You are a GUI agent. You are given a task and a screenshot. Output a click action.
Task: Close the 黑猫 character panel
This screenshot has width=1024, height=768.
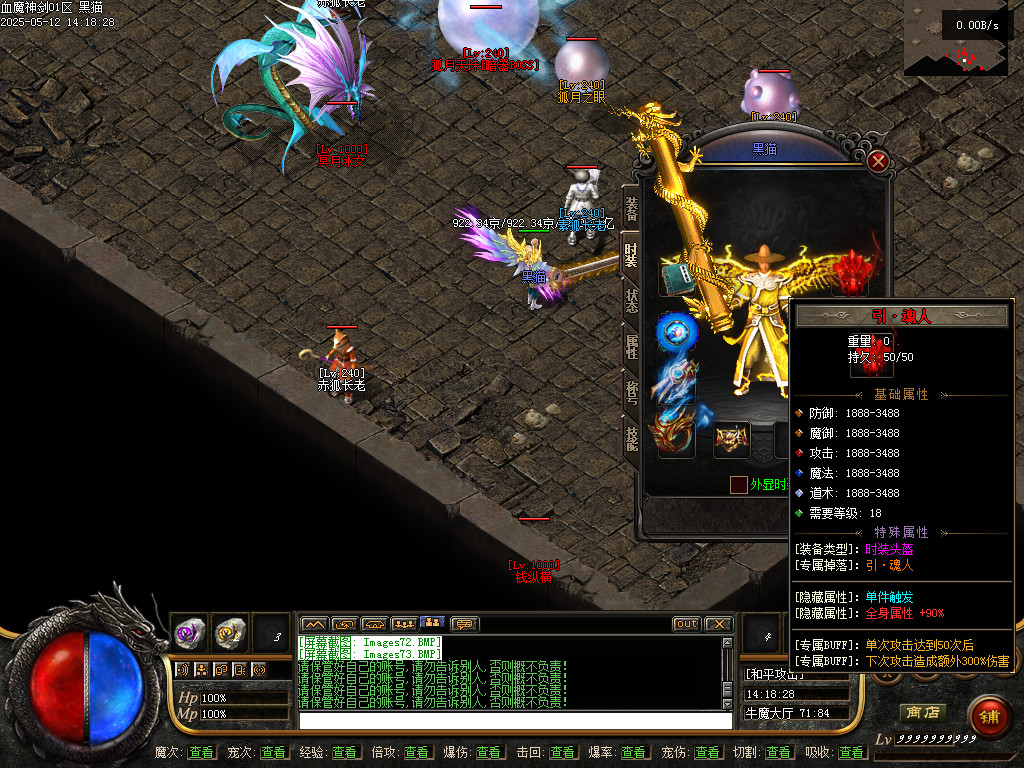878,161
